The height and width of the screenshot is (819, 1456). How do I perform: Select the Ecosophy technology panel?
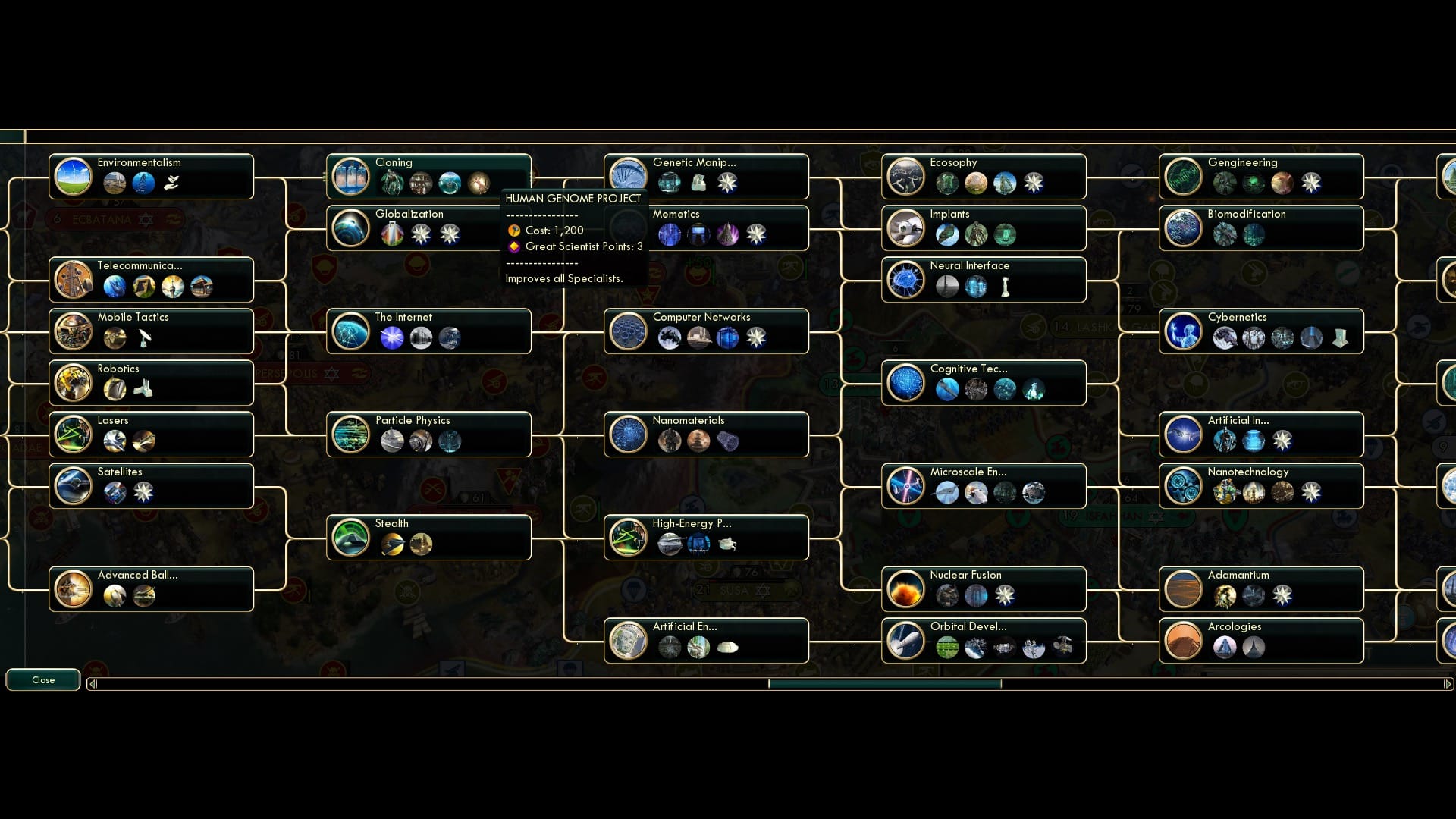(x=984, y=176)
